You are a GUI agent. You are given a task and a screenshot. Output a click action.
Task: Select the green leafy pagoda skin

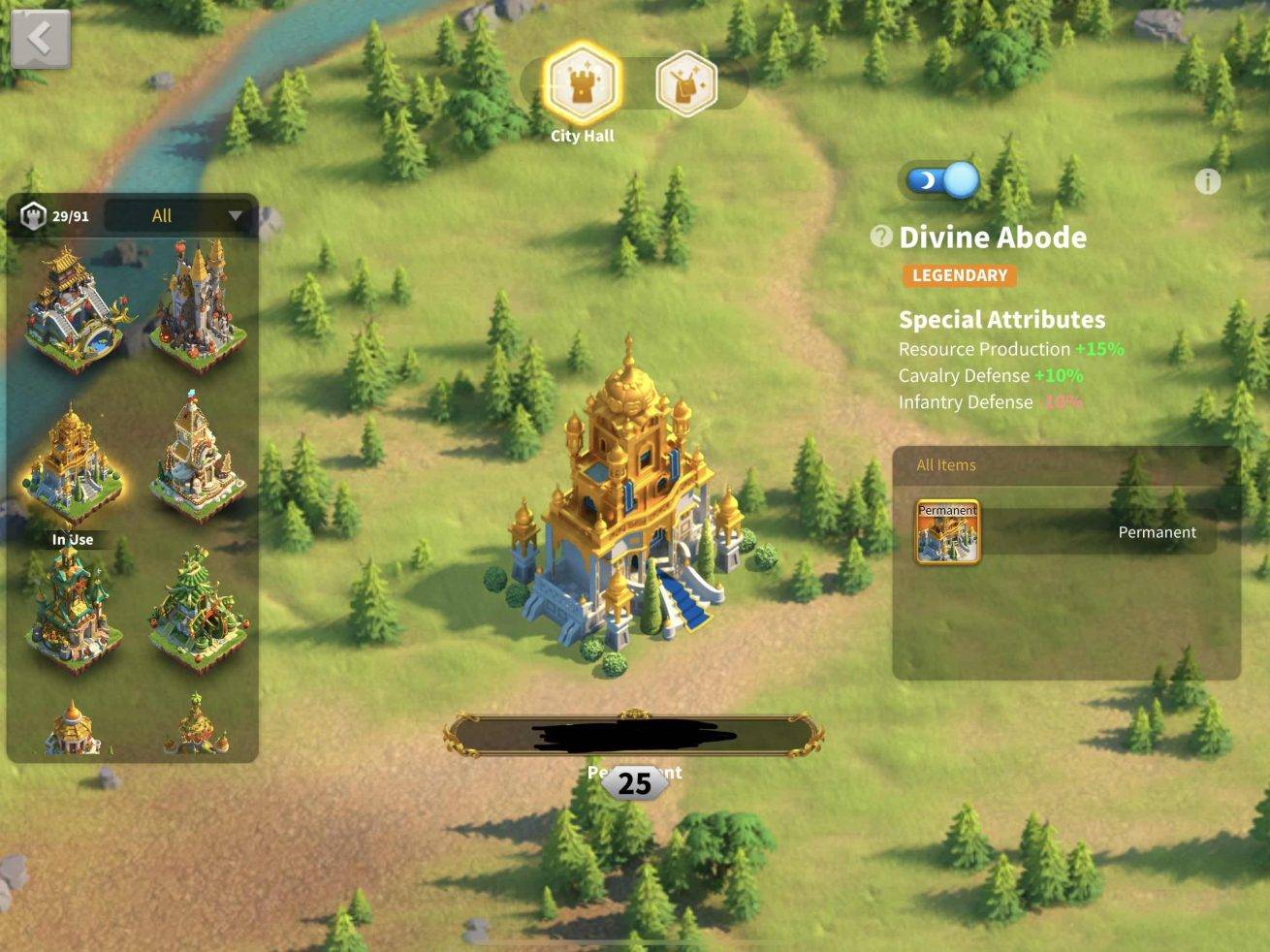pos(198,612)
